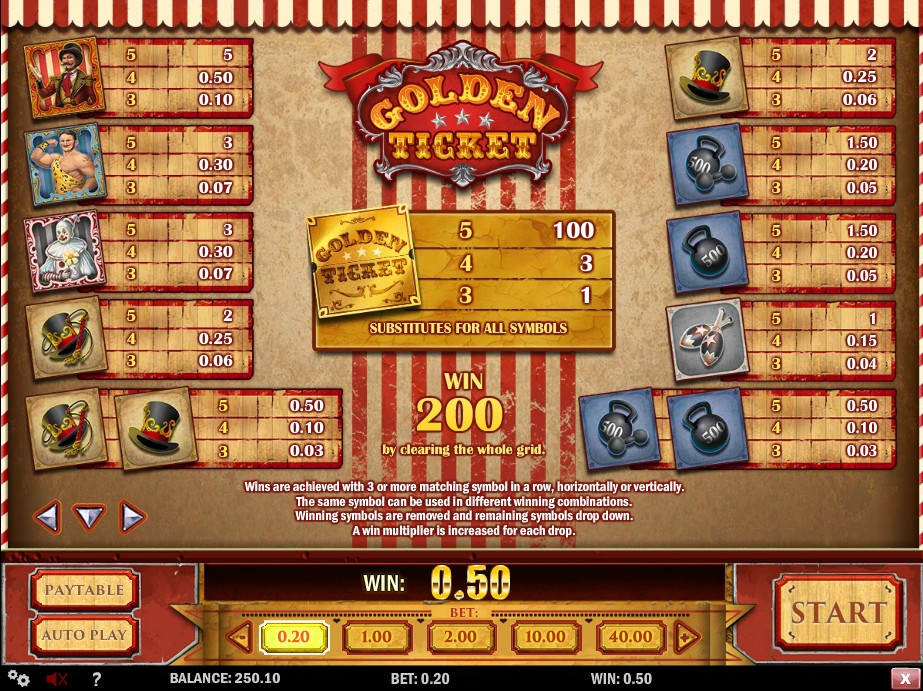The height and width of the screenshot is (691, 923).
Task: Set the bet to 2.00
Action: coord(461,637)
